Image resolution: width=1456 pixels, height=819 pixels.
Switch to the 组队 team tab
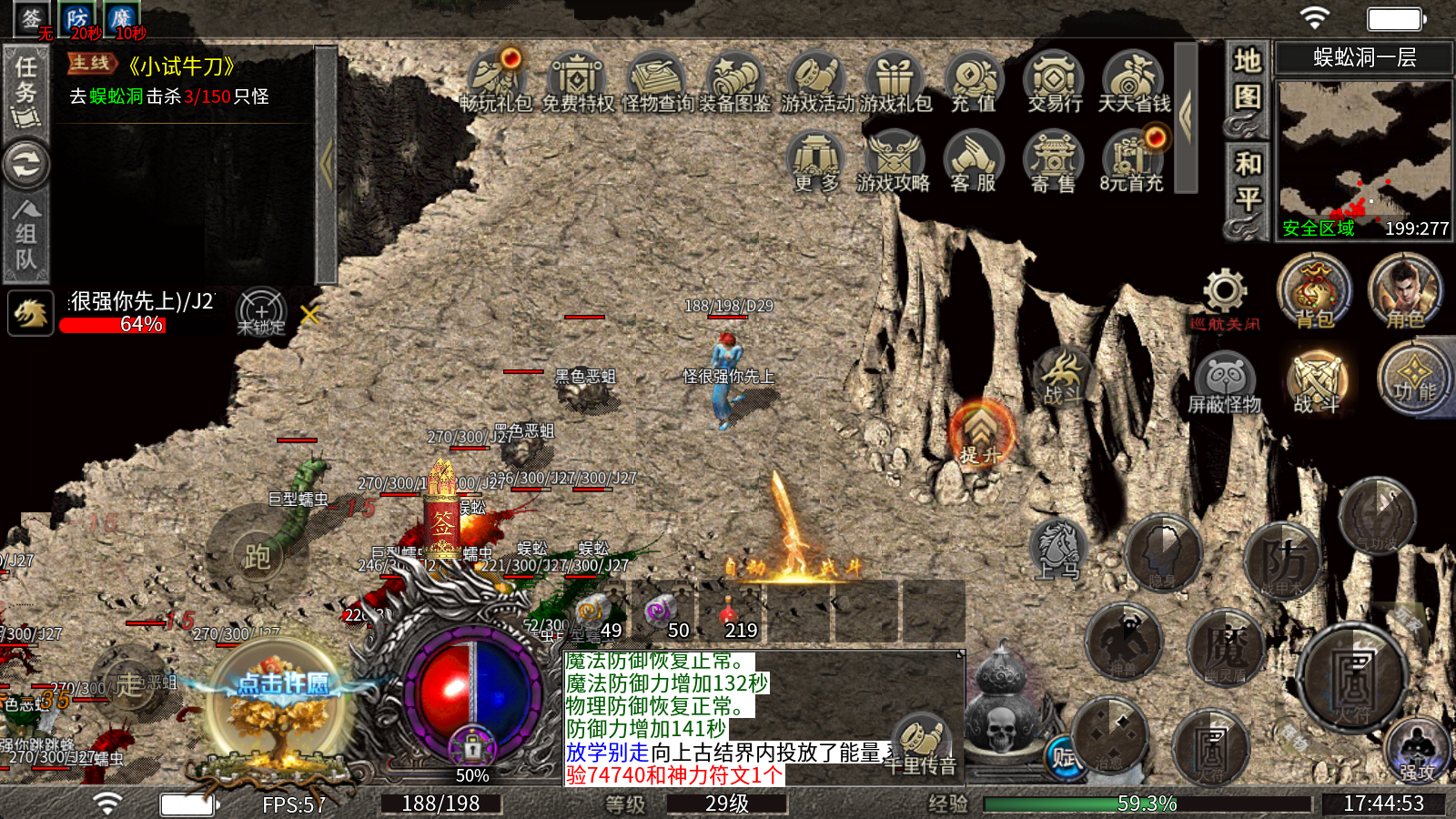26,236
